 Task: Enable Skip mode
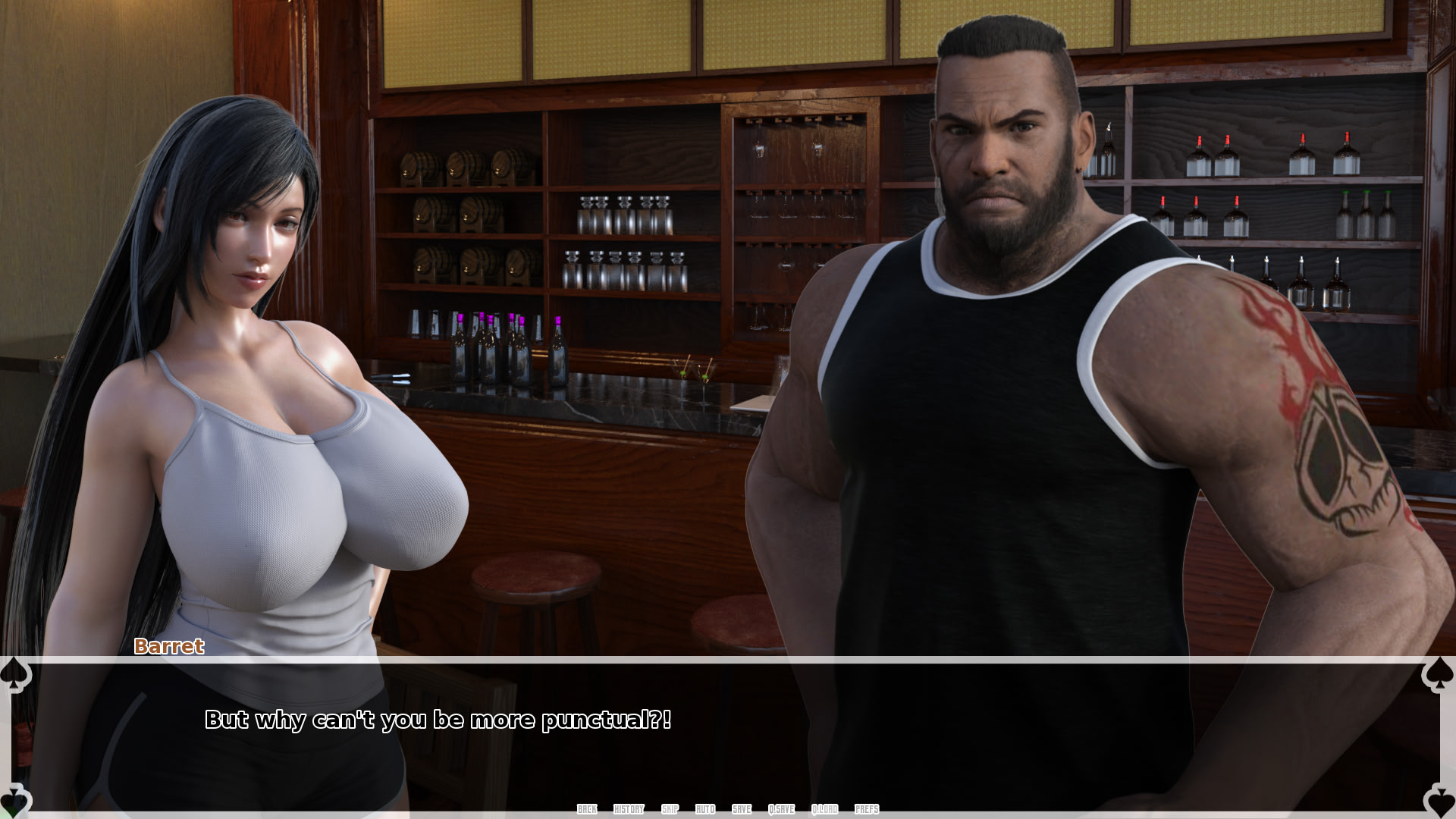click(x=669, y=809)
